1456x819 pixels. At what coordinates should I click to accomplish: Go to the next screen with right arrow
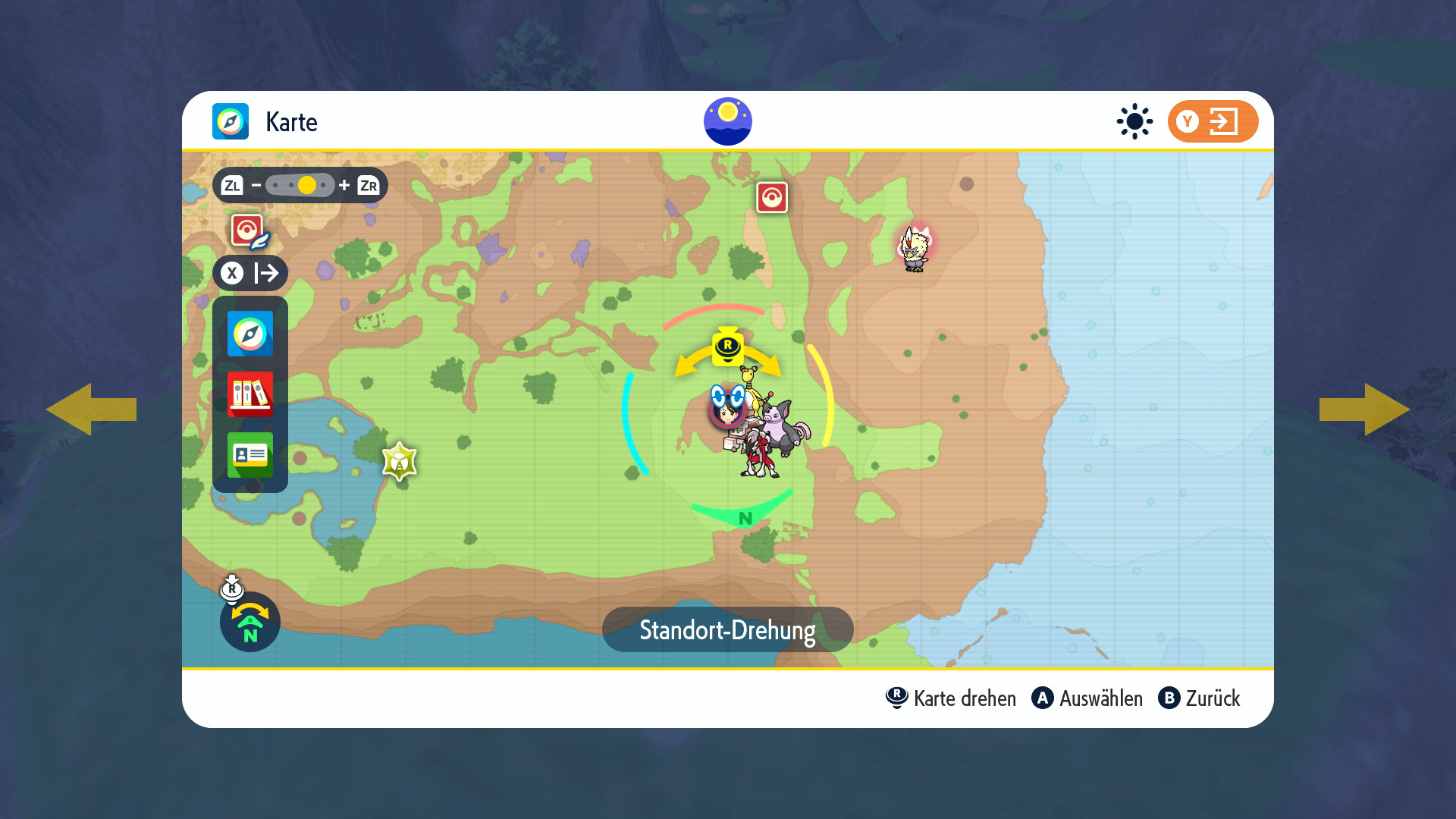(x=1364, y=409)
